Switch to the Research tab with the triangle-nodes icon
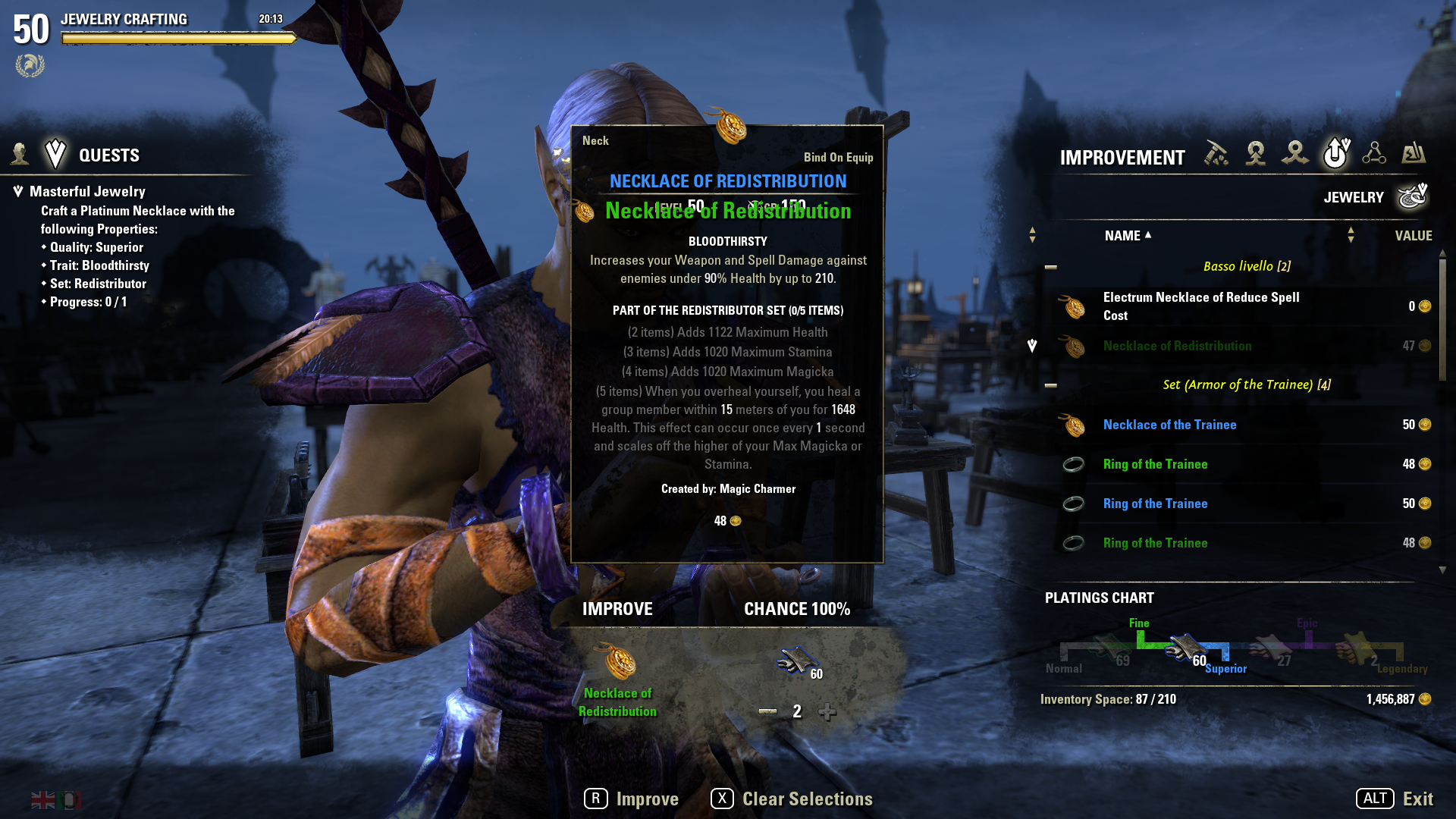The height and width of the screenshot is (819, 1456). click(1374, 154)
